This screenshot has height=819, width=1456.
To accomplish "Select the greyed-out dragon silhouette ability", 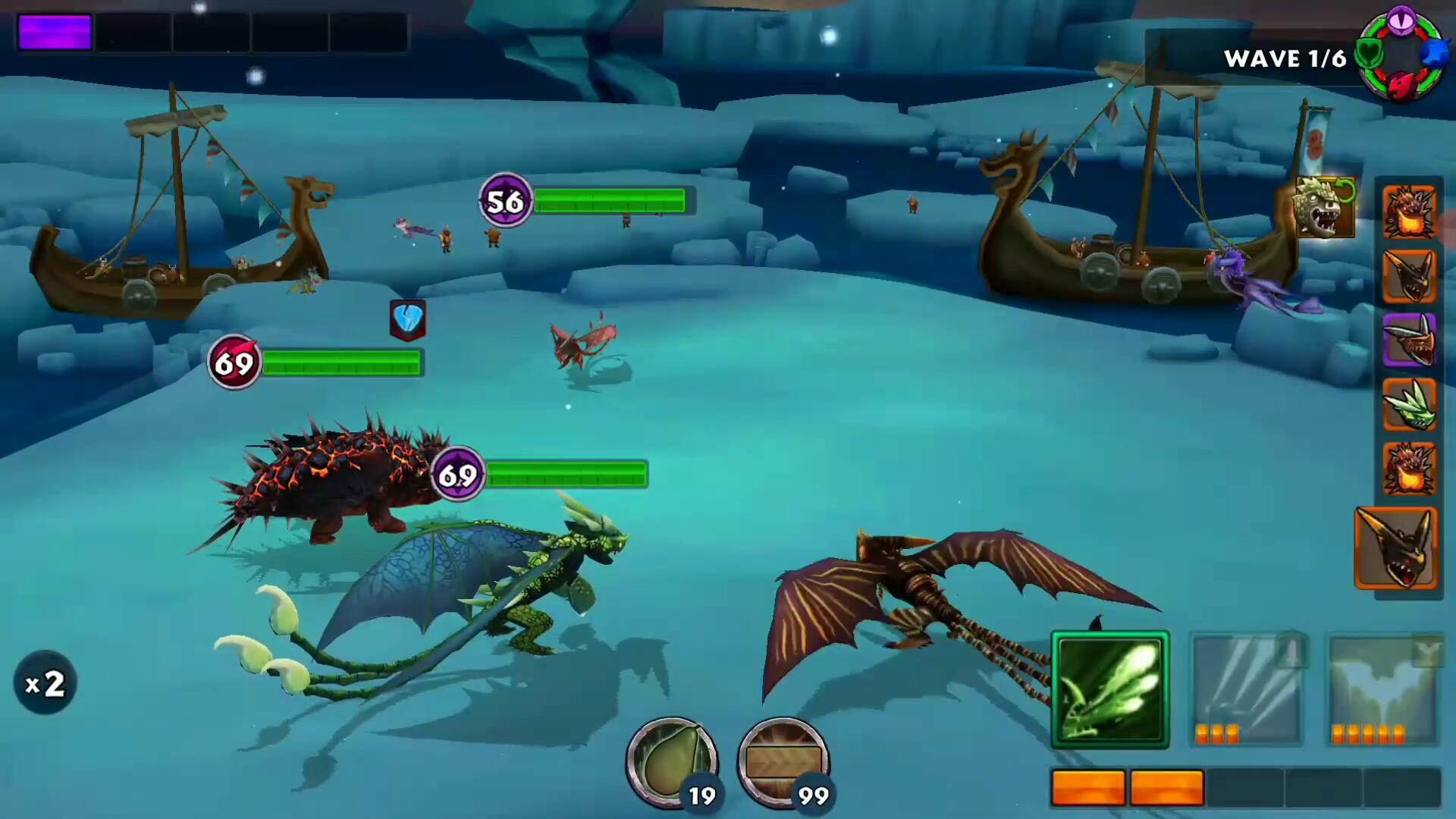I will 1383,689.
